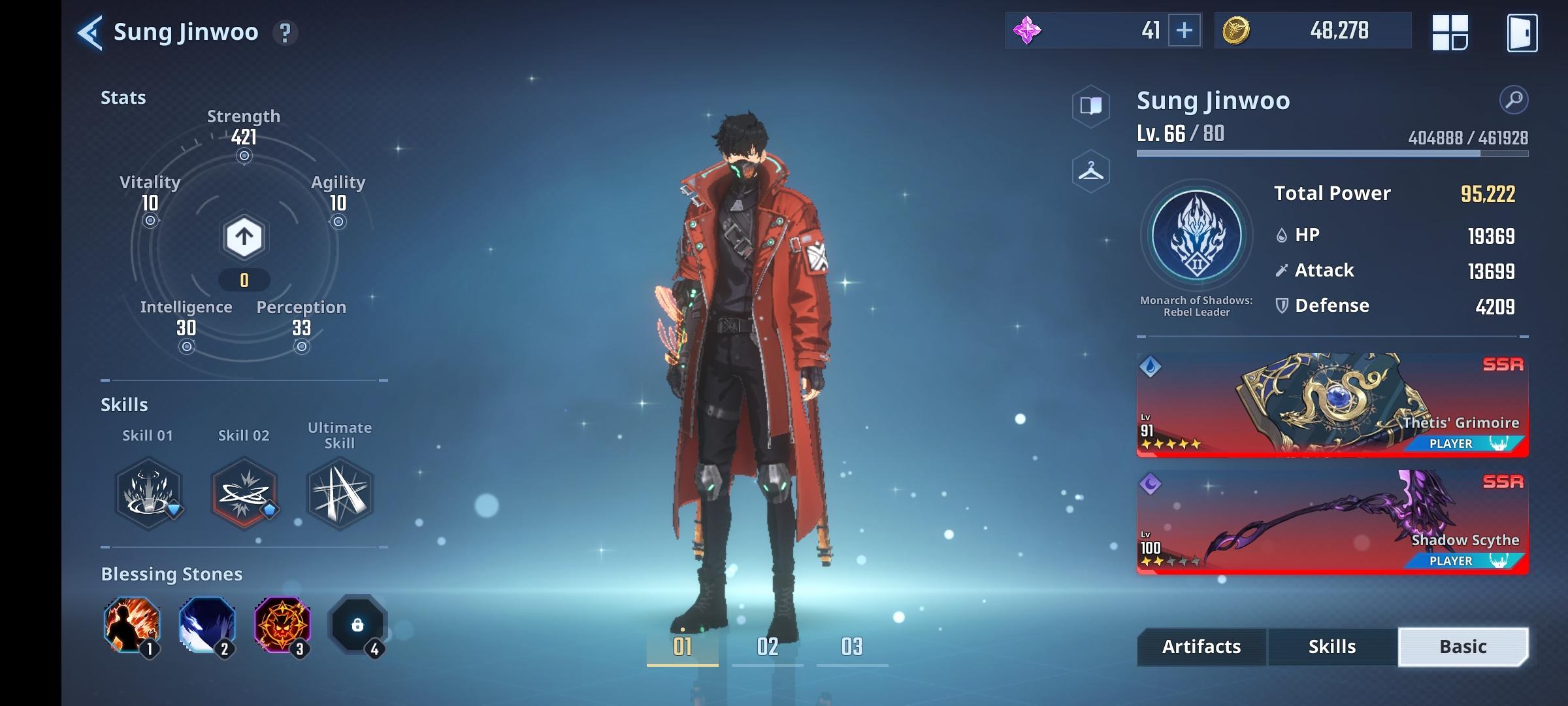1568x706 pixels.
Task: Switch to the Artifacts tab
Action: [x=1200, y=647]
